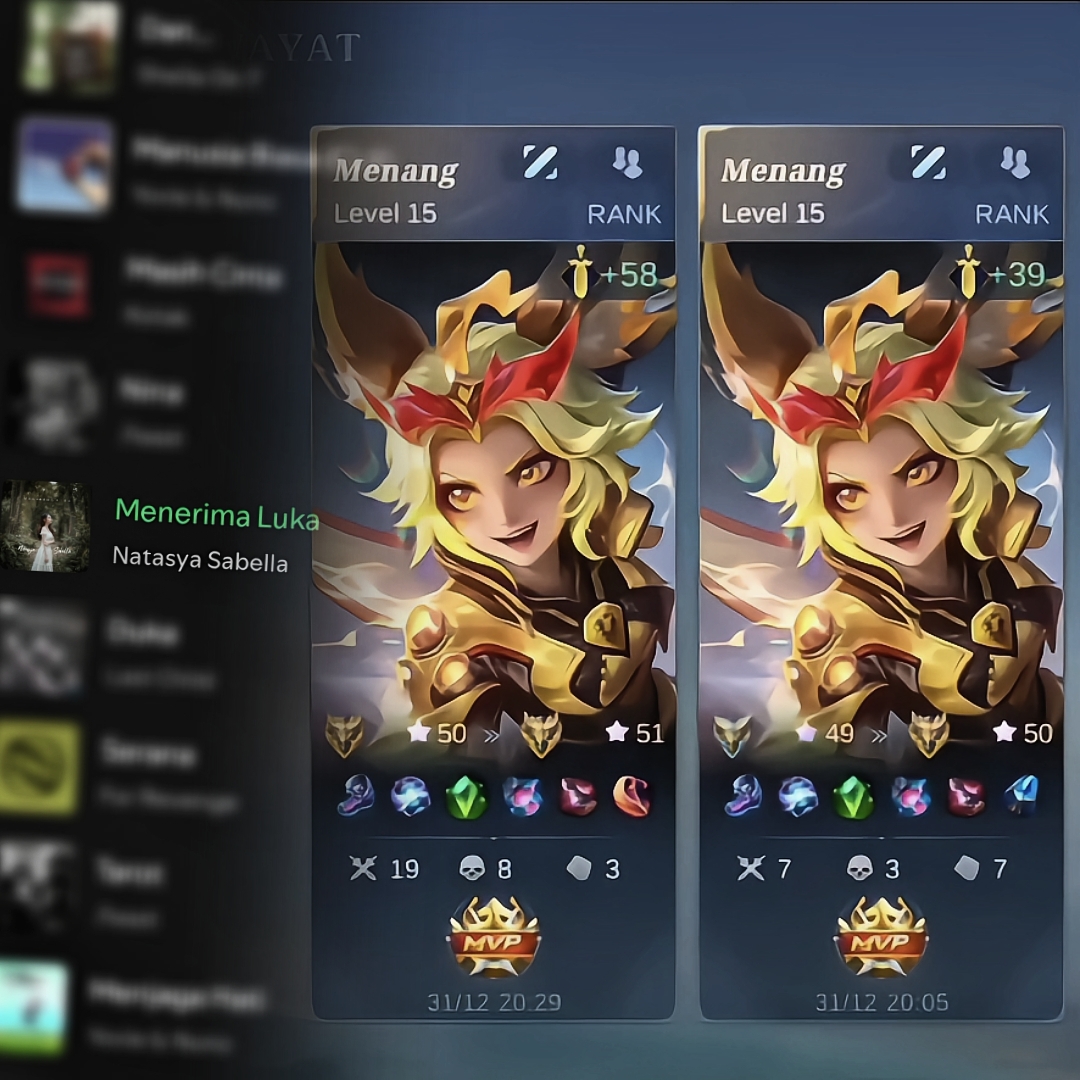
Task: Select the Menerima Luka song title
Action: tap(217, 514)
